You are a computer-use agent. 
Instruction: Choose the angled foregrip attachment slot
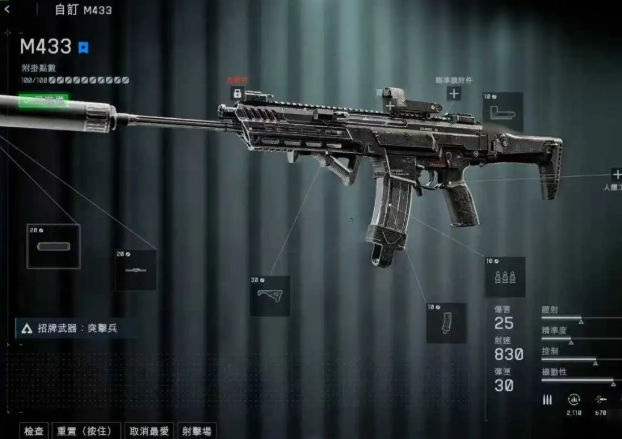pos(270,297)
